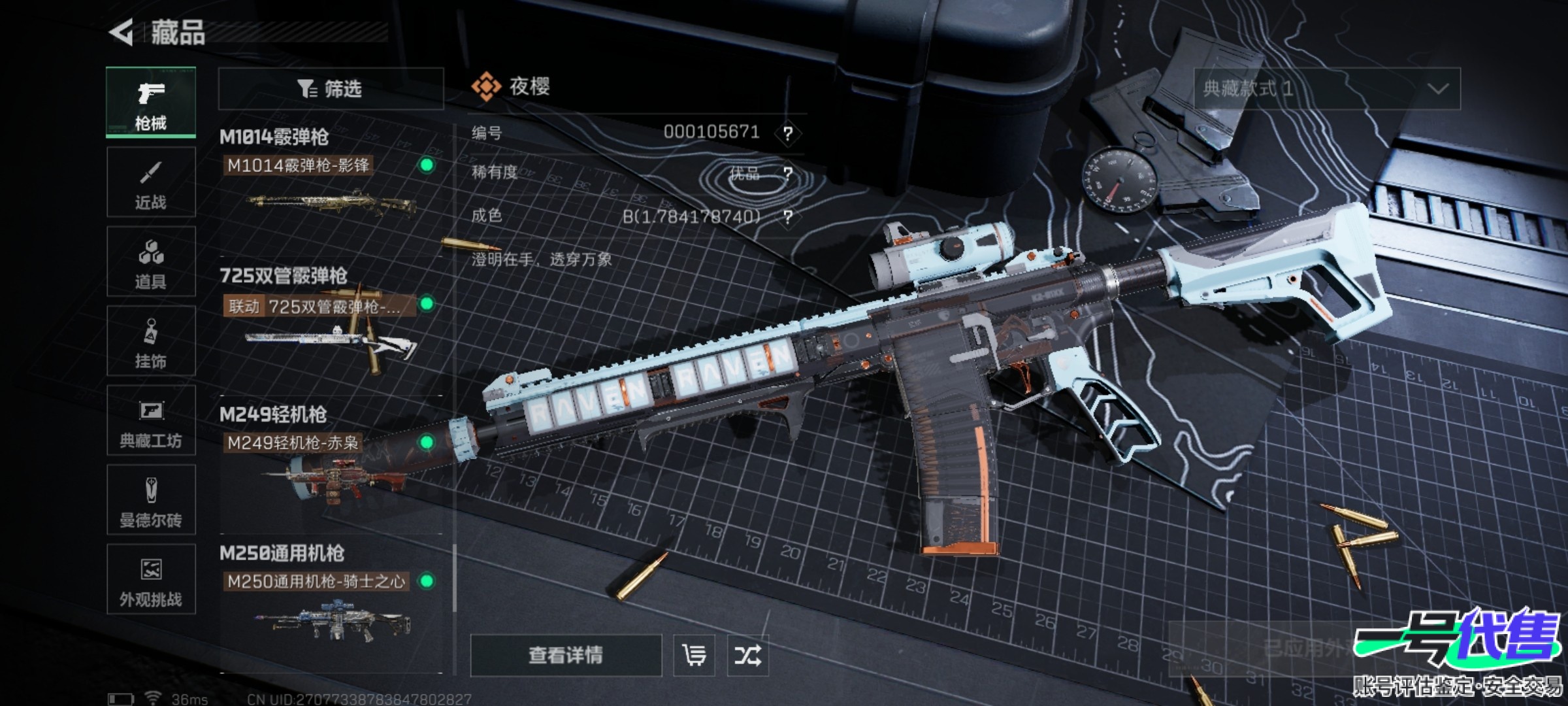
Task: Click the 查看详情 view details button
Action: 566,655
